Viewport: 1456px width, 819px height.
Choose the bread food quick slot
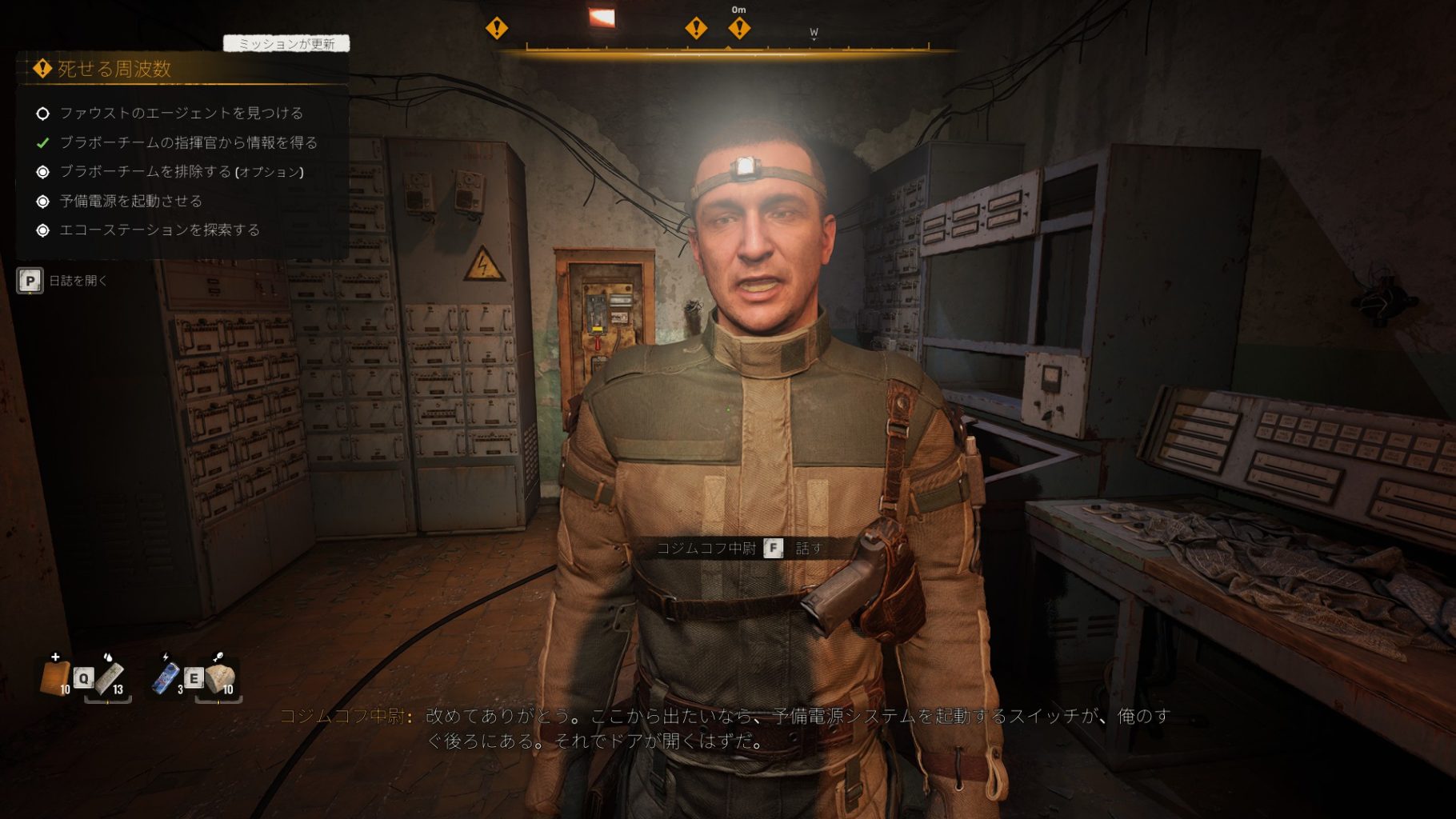(x=220, y=678)
